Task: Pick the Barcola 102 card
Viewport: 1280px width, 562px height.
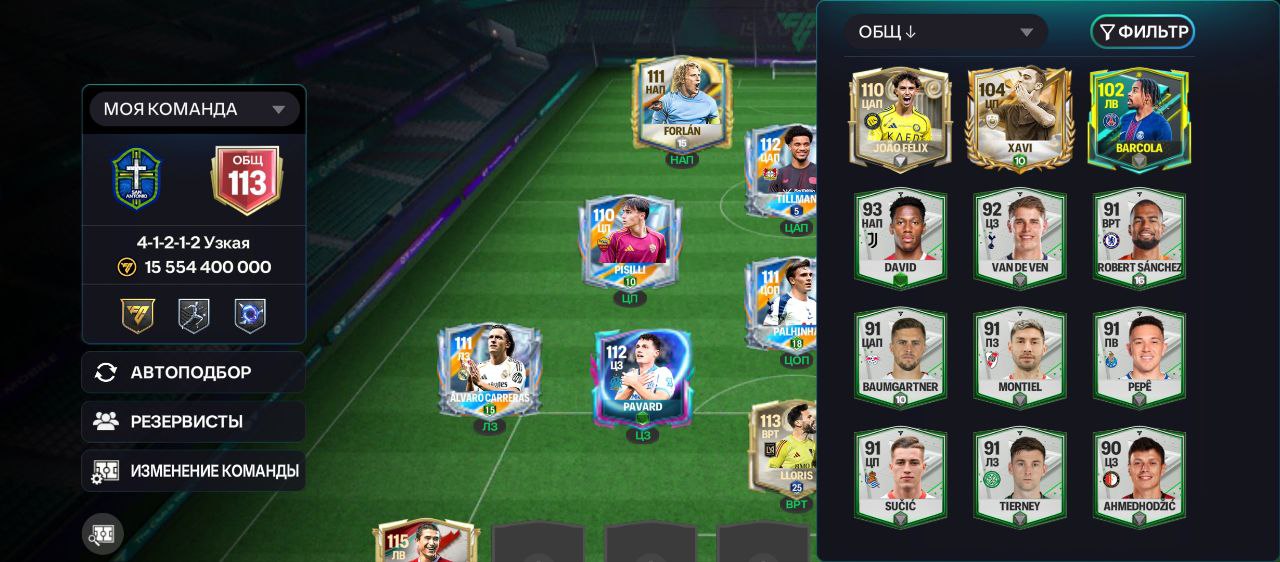Action: 1139,119
